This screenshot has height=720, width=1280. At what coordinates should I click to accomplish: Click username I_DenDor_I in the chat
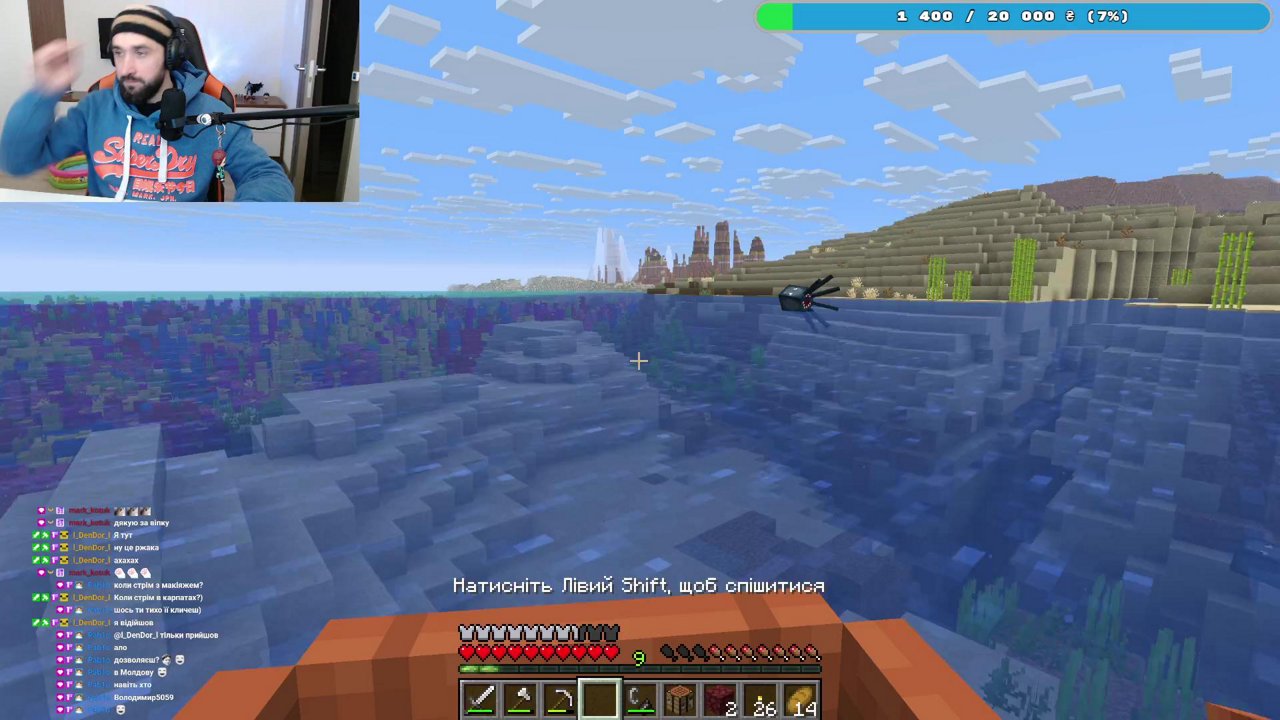[92, 535]
